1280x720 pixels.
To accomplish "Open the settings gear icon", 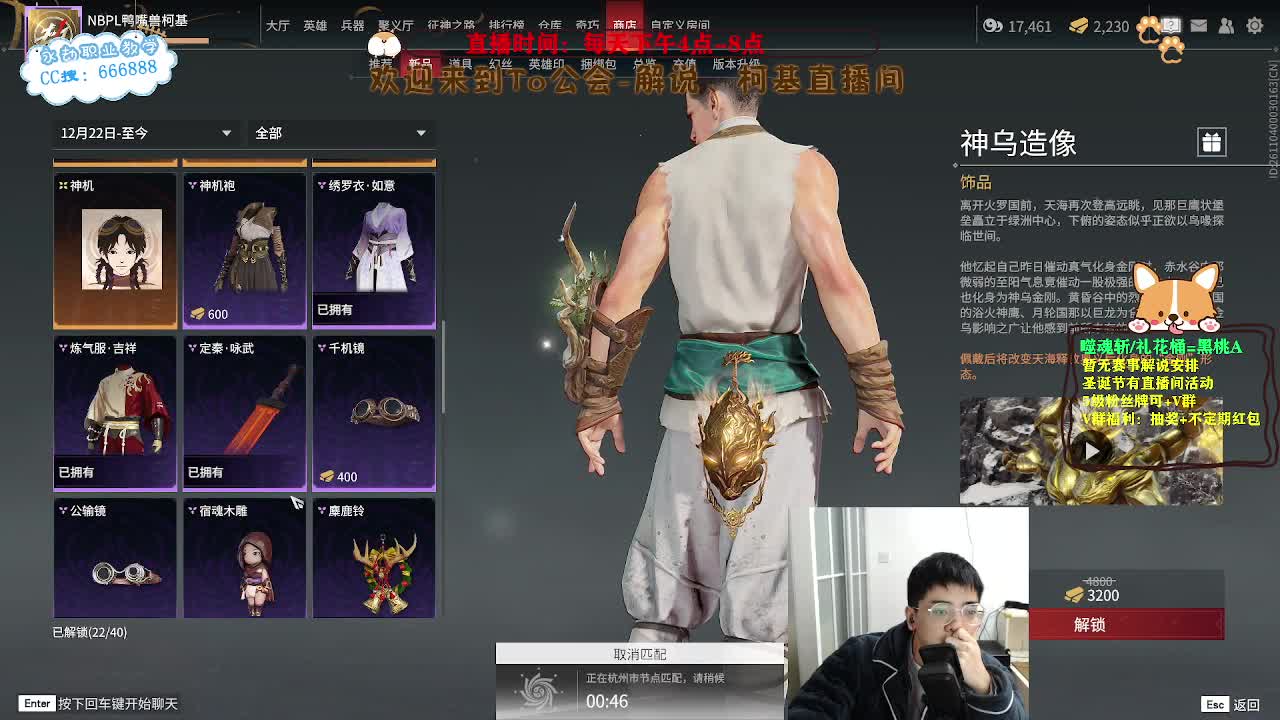I will pyautogui.click(x=1254, y=26).
